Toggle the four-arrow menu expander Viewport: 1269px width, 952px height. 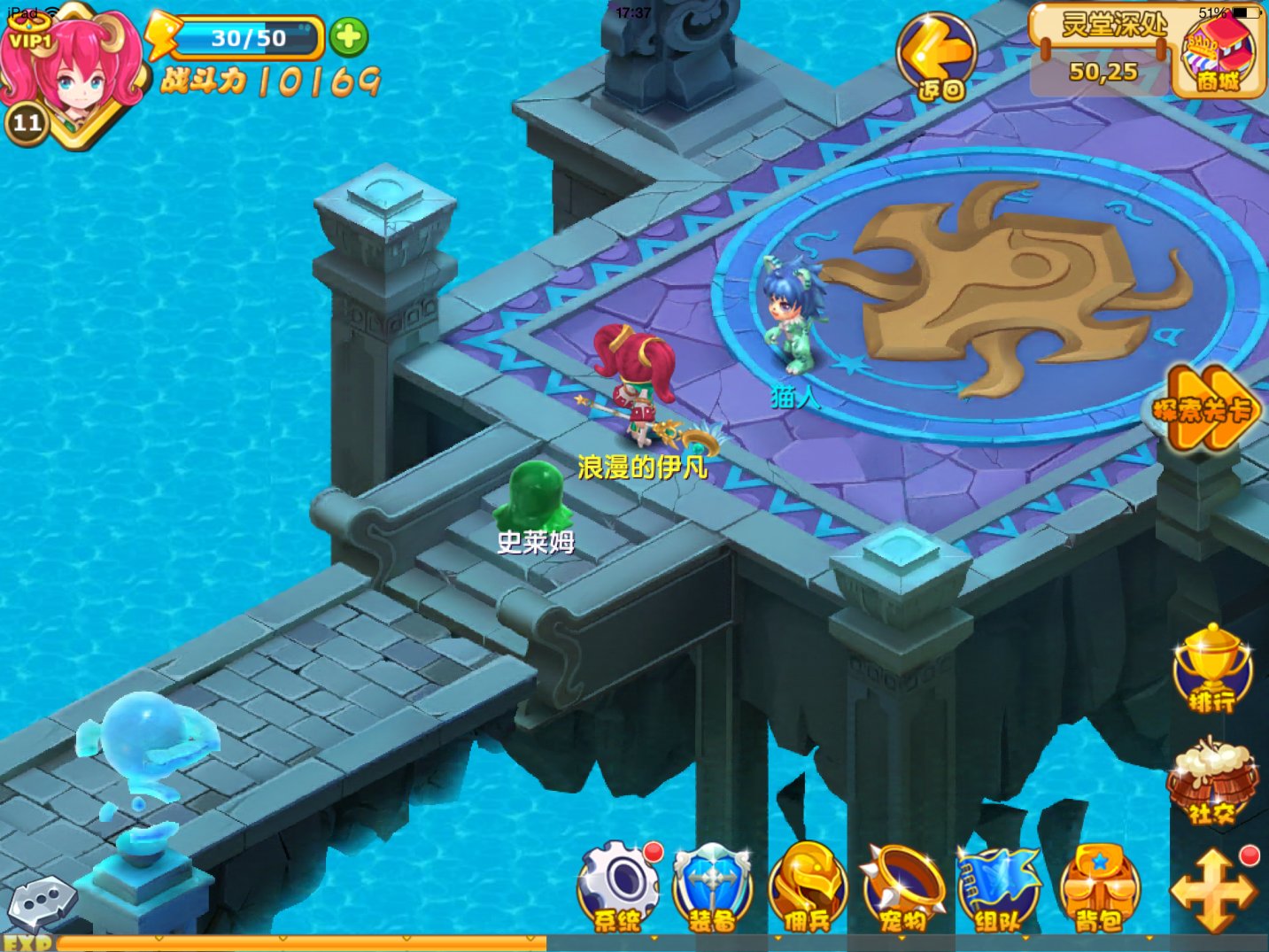(1213, 890)
